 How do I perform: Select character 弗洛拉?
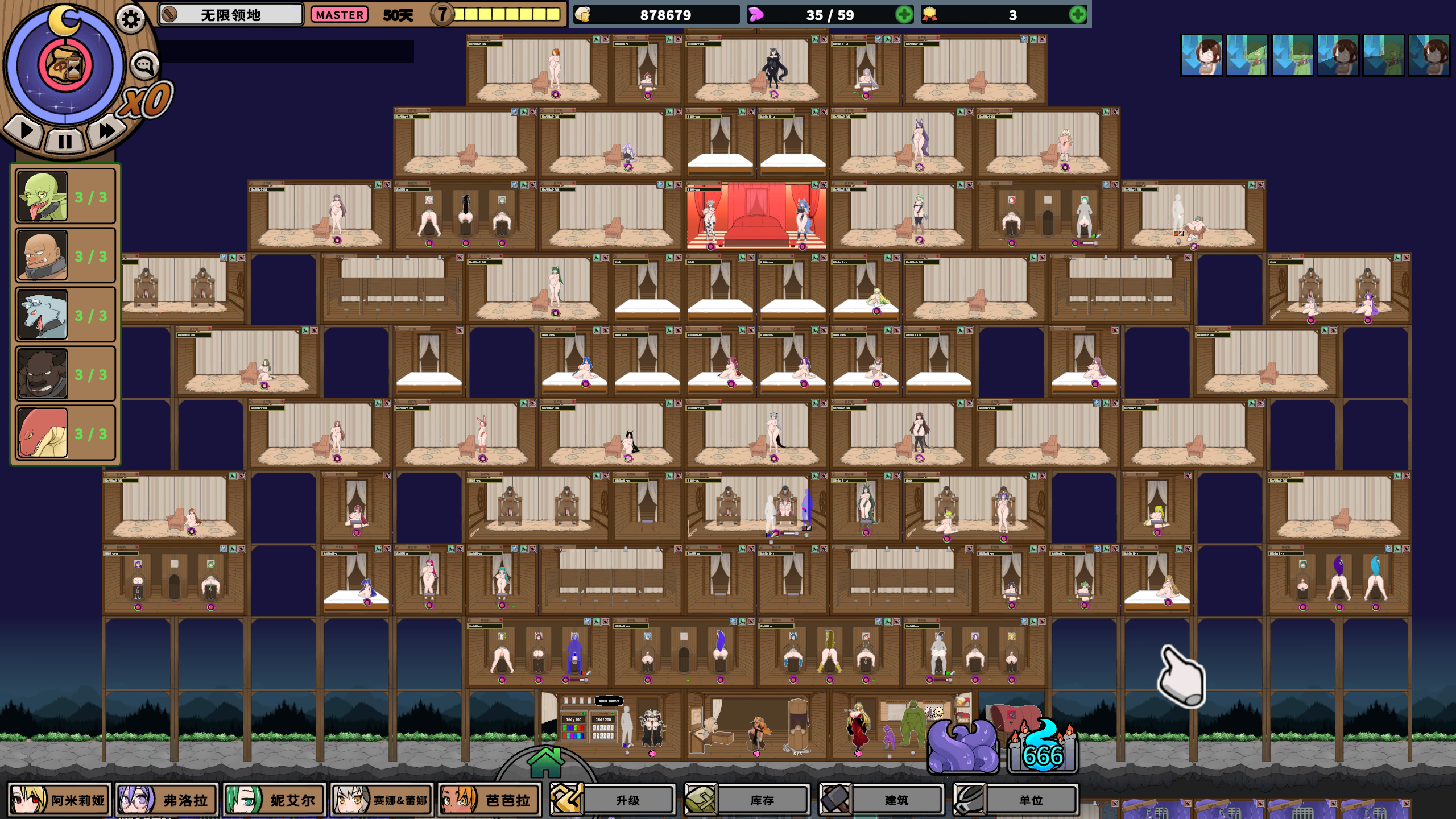pyautogui.click(x=167, y=800)
